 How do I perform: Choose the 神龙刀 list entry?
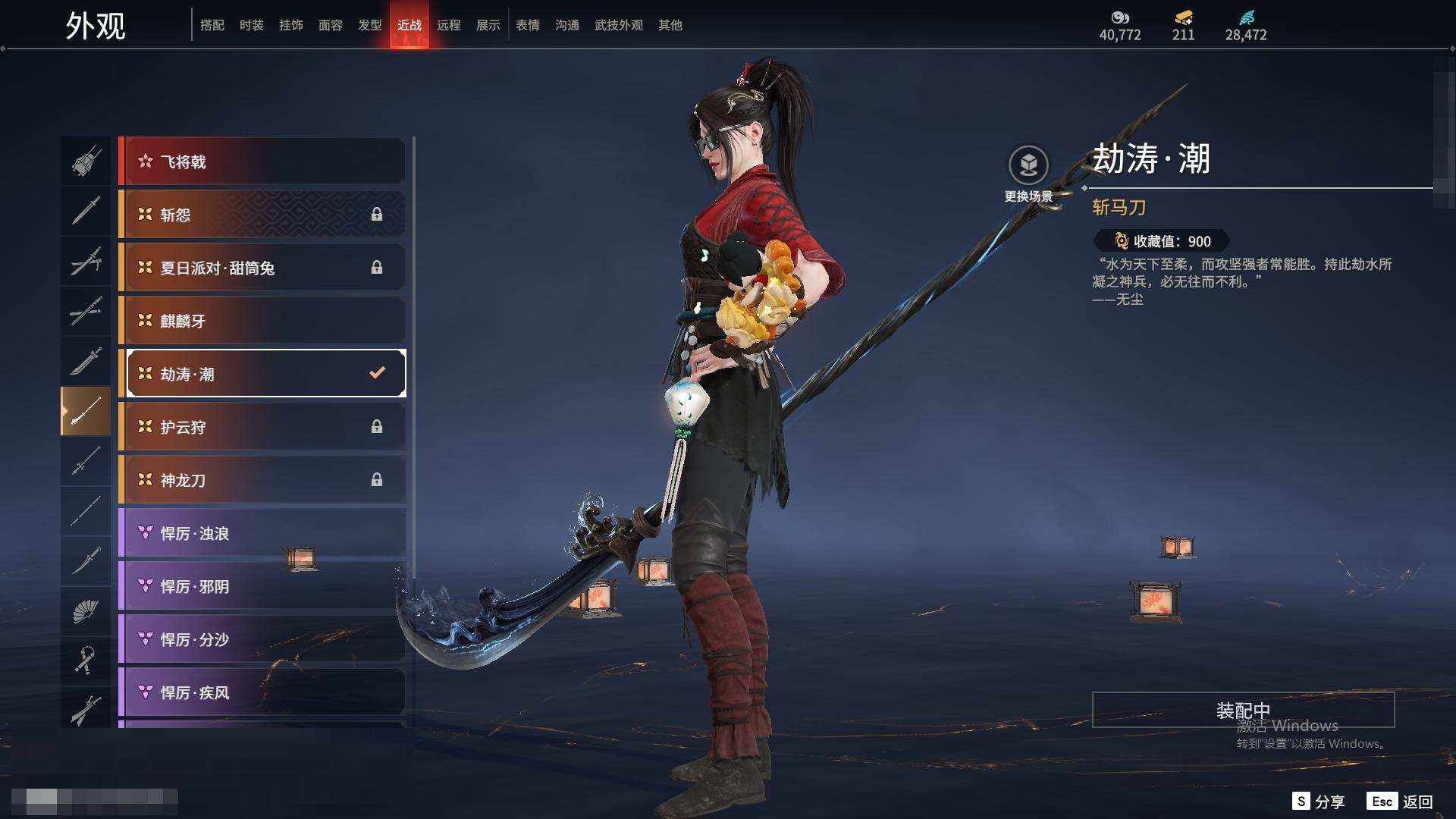click(x=262, y=480)
